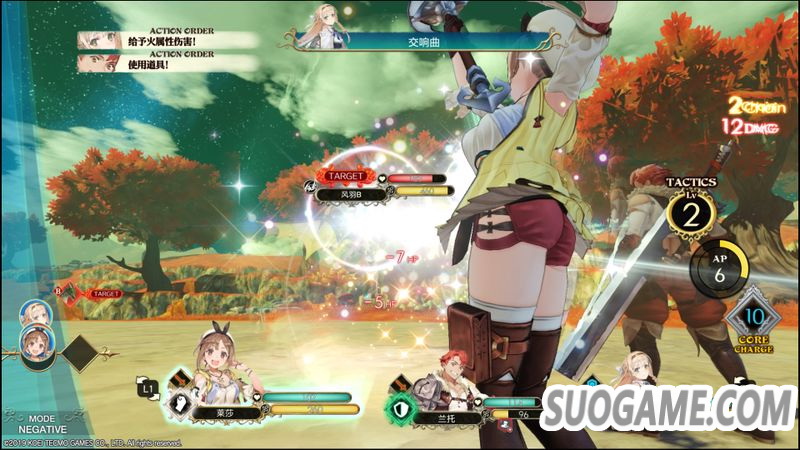The image size is (800, 450).
Task: Select the enemy target marker on the timeline
Action: coord(103,294)
